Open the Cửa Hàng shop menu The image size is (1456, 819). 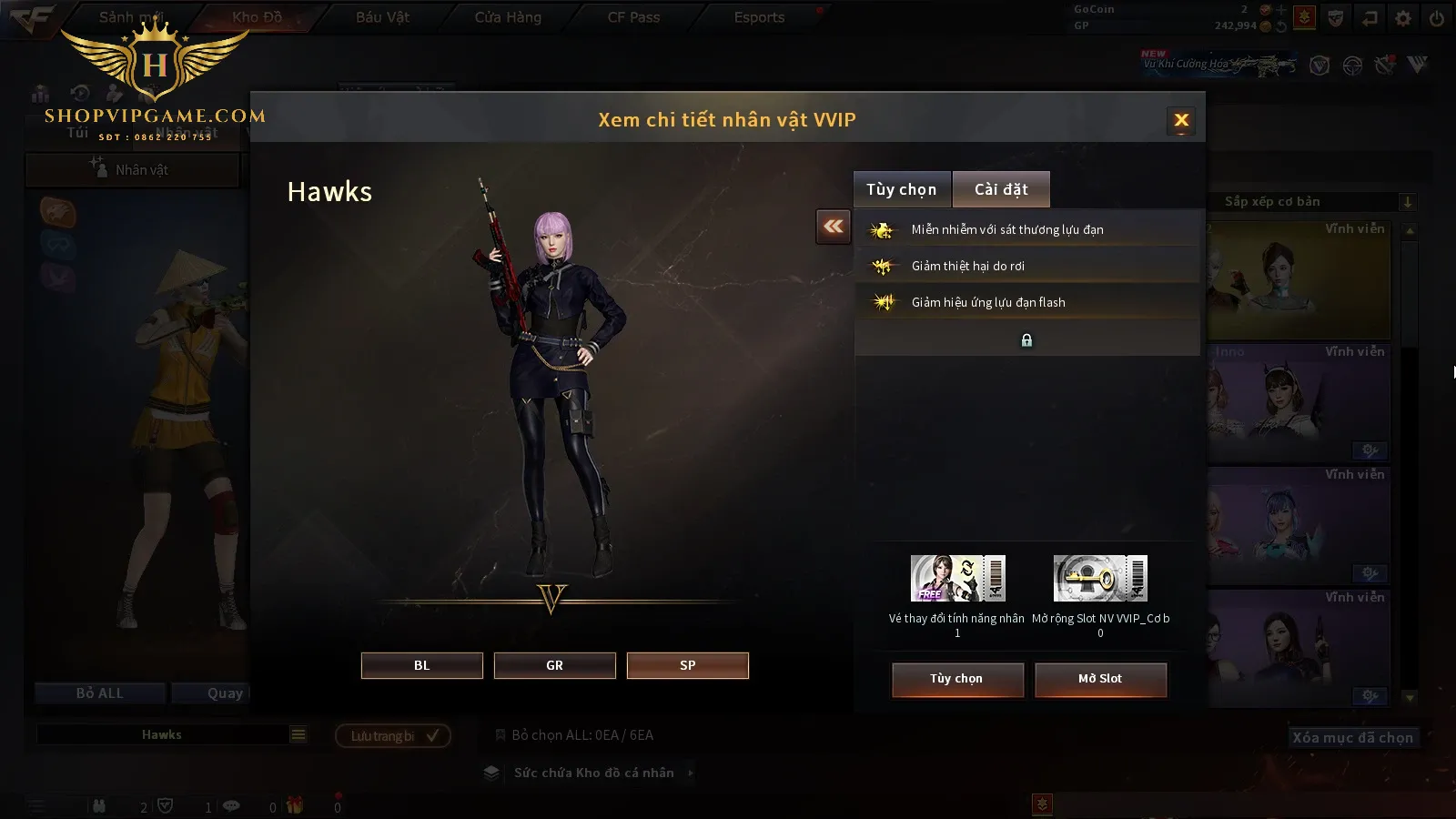point(508,17)
